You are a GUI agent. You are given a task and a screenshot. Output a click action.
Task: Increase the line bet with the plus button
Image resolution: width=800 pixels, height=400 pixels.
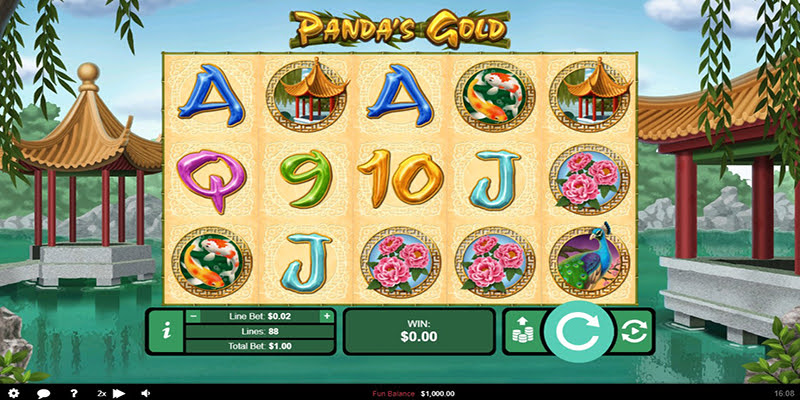(x=326, y=316)
